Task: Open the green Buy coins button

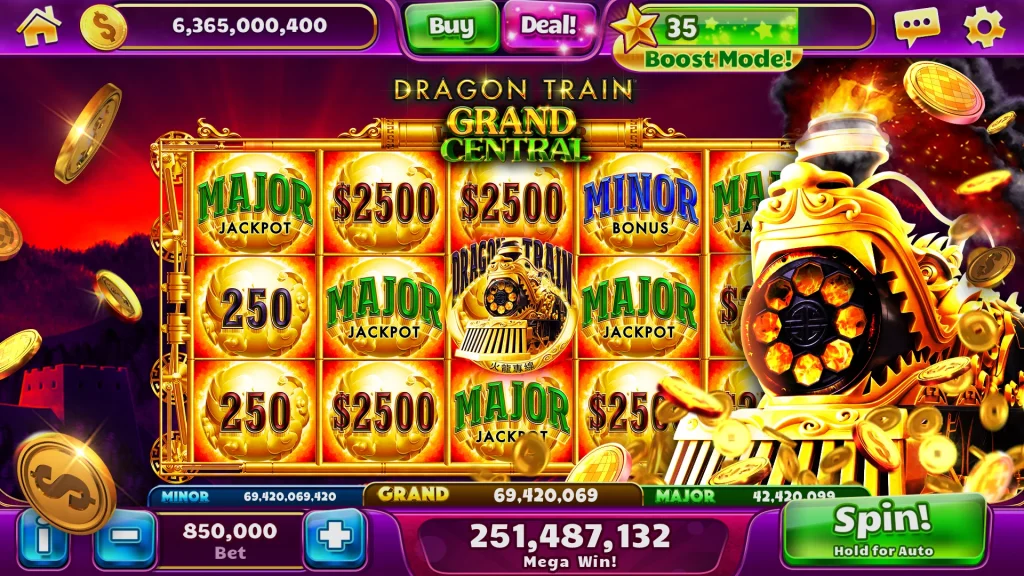Action: click(451, 27)
